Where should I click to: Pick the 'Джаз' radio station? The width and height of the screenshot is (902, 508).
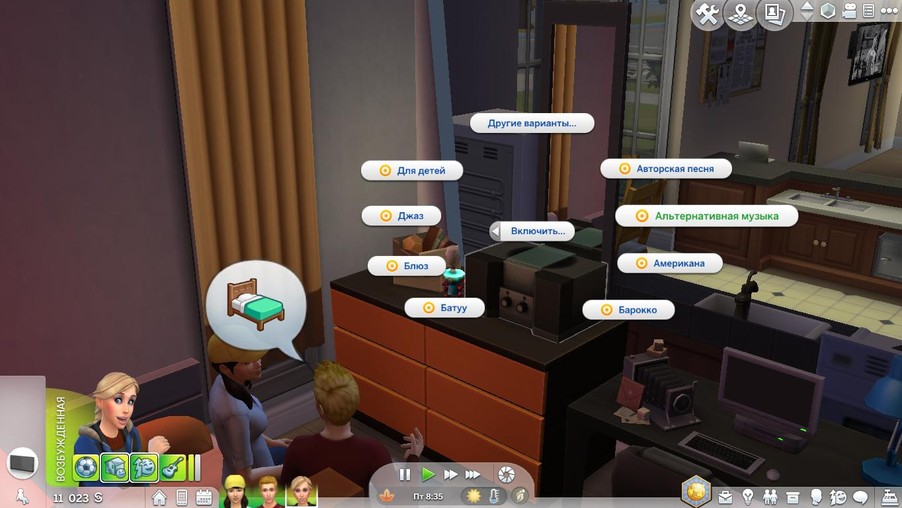(401, 215)
